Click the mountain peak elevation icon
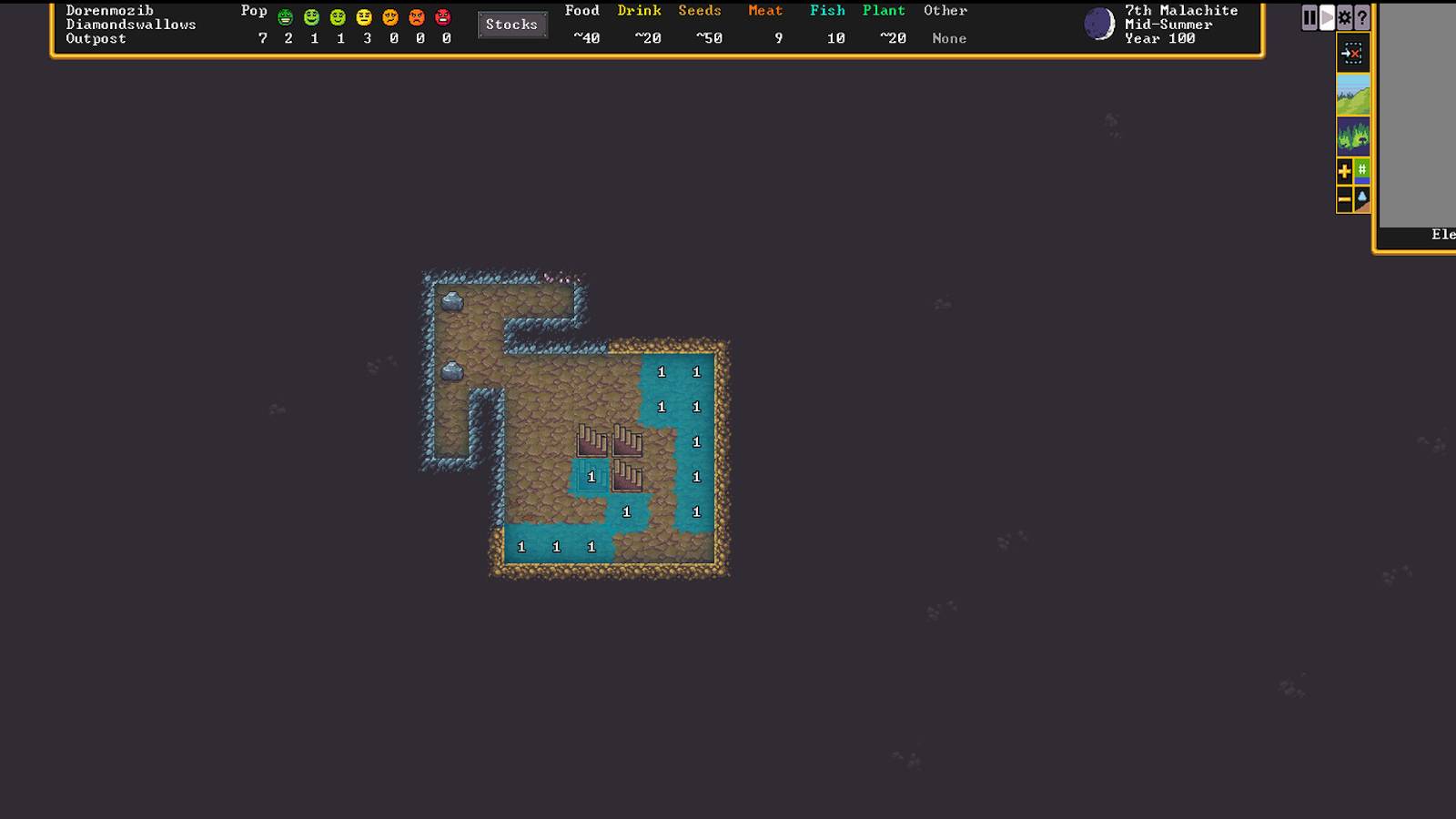Screen dimensions: 1456x819 point(1361,198)
